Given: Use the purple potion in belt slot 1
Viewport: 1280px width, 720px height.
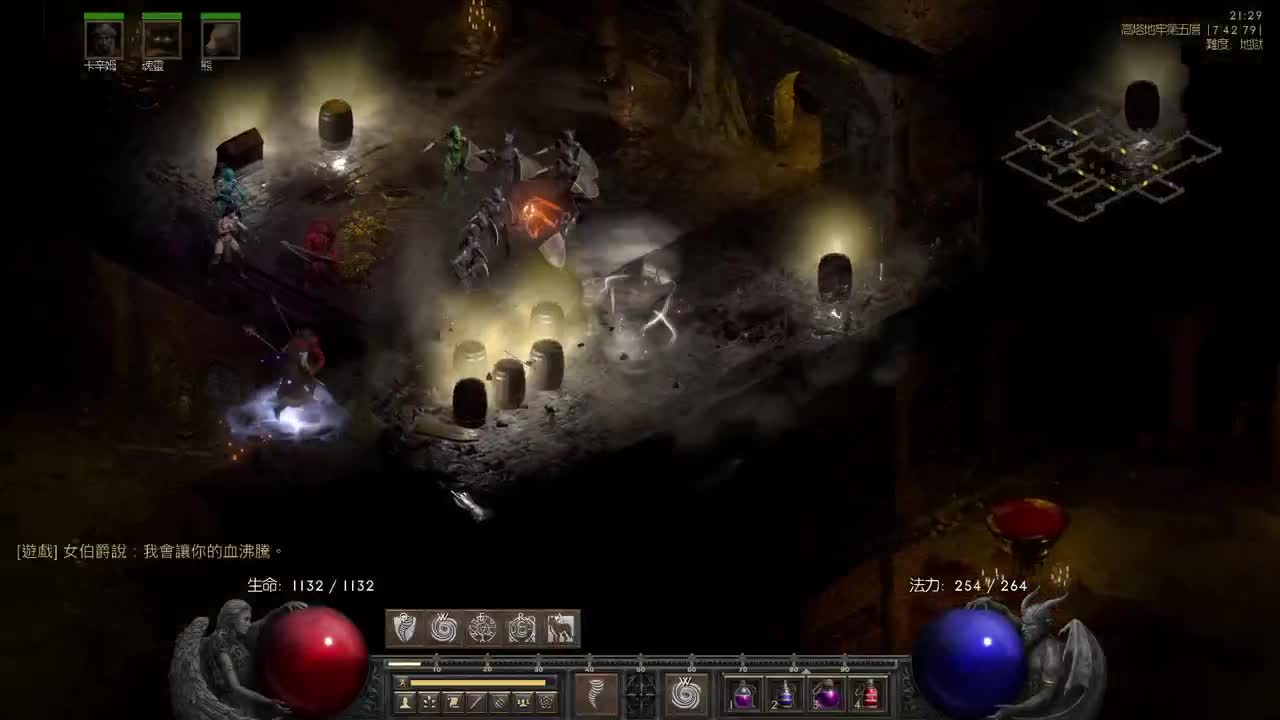Looking at the screenshot, I should point(744,694).
